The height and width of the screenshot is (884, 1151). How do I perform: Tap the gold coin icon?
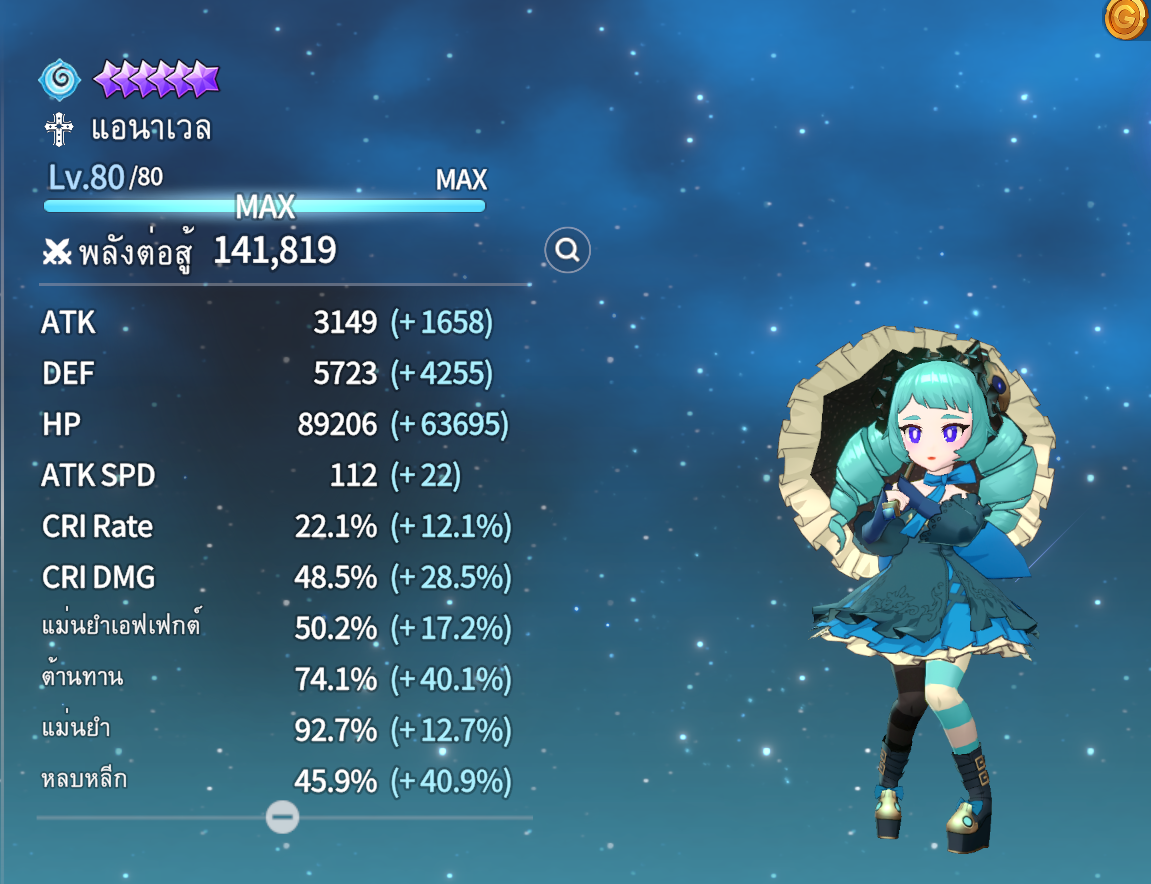coord(1127,18)
